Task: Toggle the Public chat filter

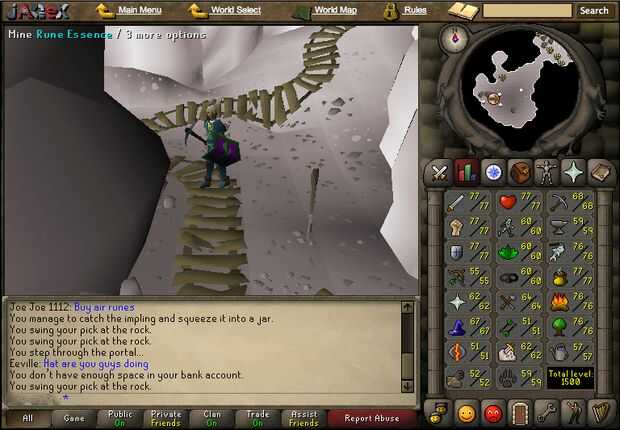Action: coord(120,418)
